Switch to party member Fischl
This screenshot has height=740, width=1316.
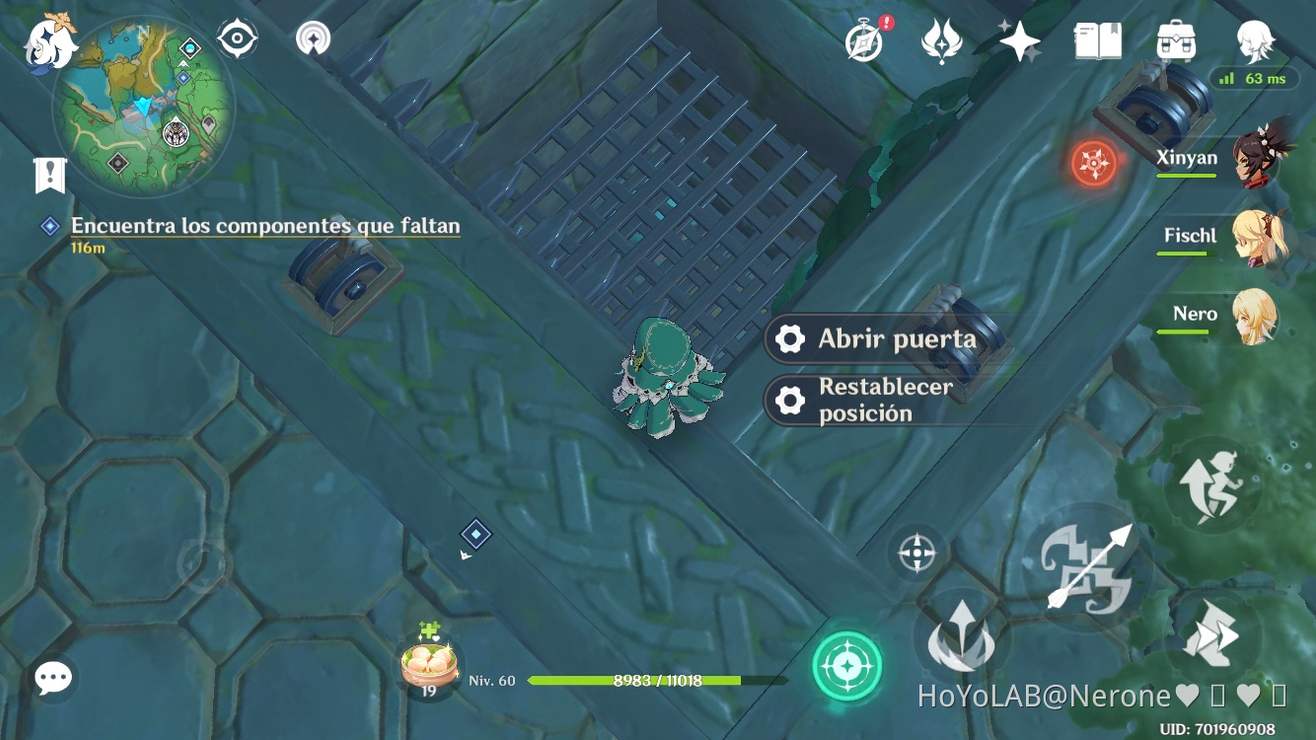[x=1257, y=237]
